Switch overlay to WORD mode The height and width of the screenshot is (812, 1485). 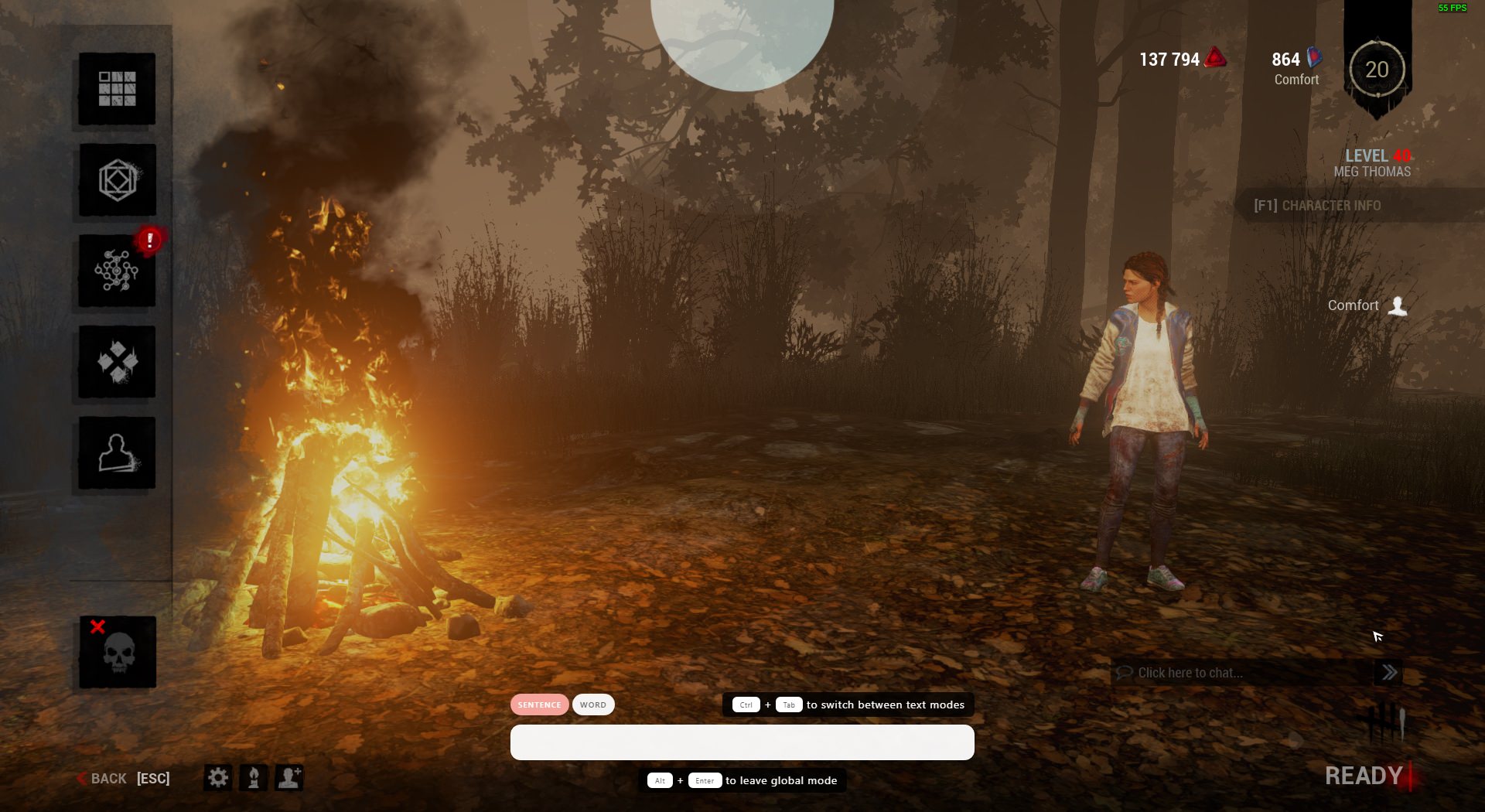[593, 705]
